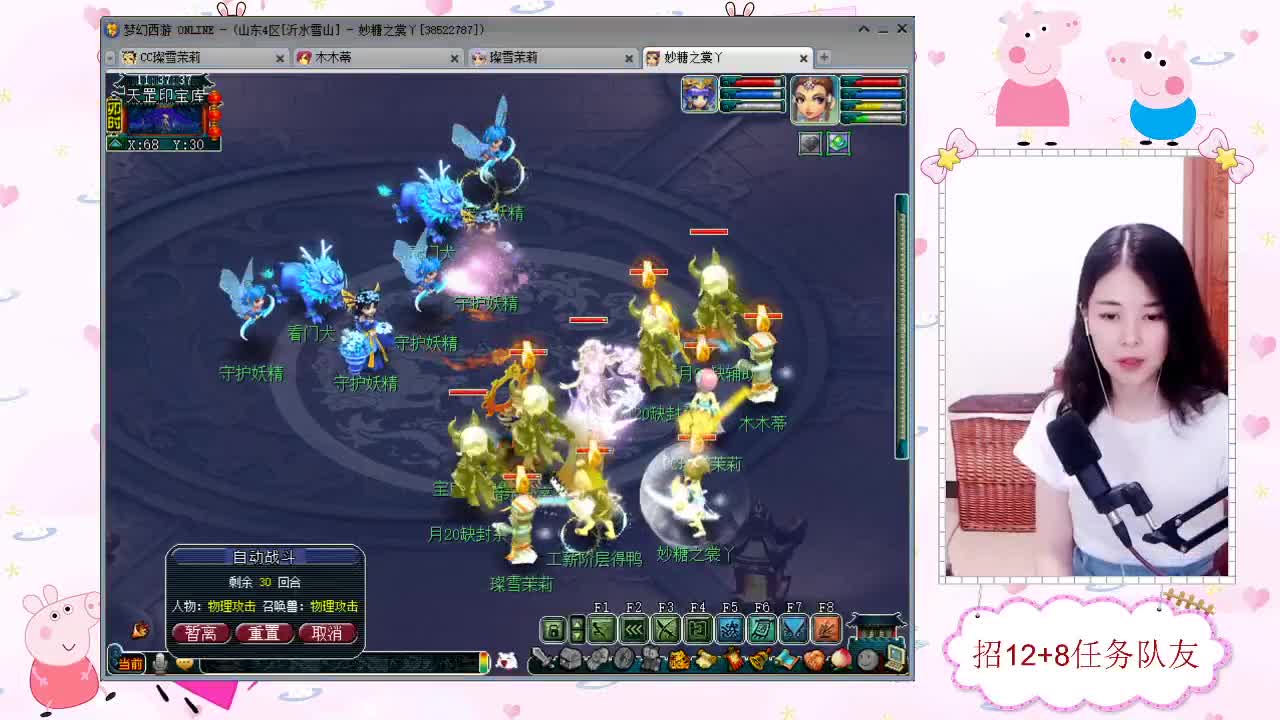This screenshot has width=1280, height=720.
Task: Click the F5 water skill shortcut icon
Action: [x=731, y=628]
